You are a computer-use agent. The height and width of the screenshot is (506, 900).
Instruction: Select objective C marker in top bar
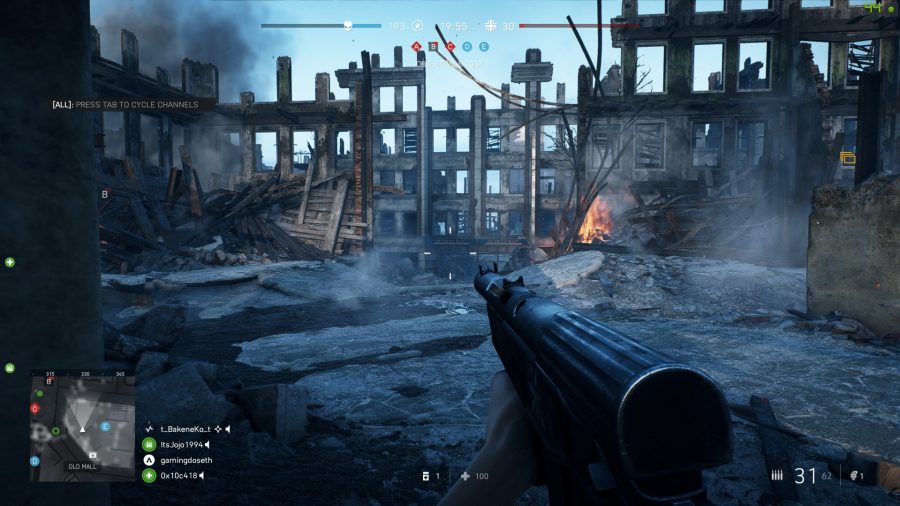[451, 46]
